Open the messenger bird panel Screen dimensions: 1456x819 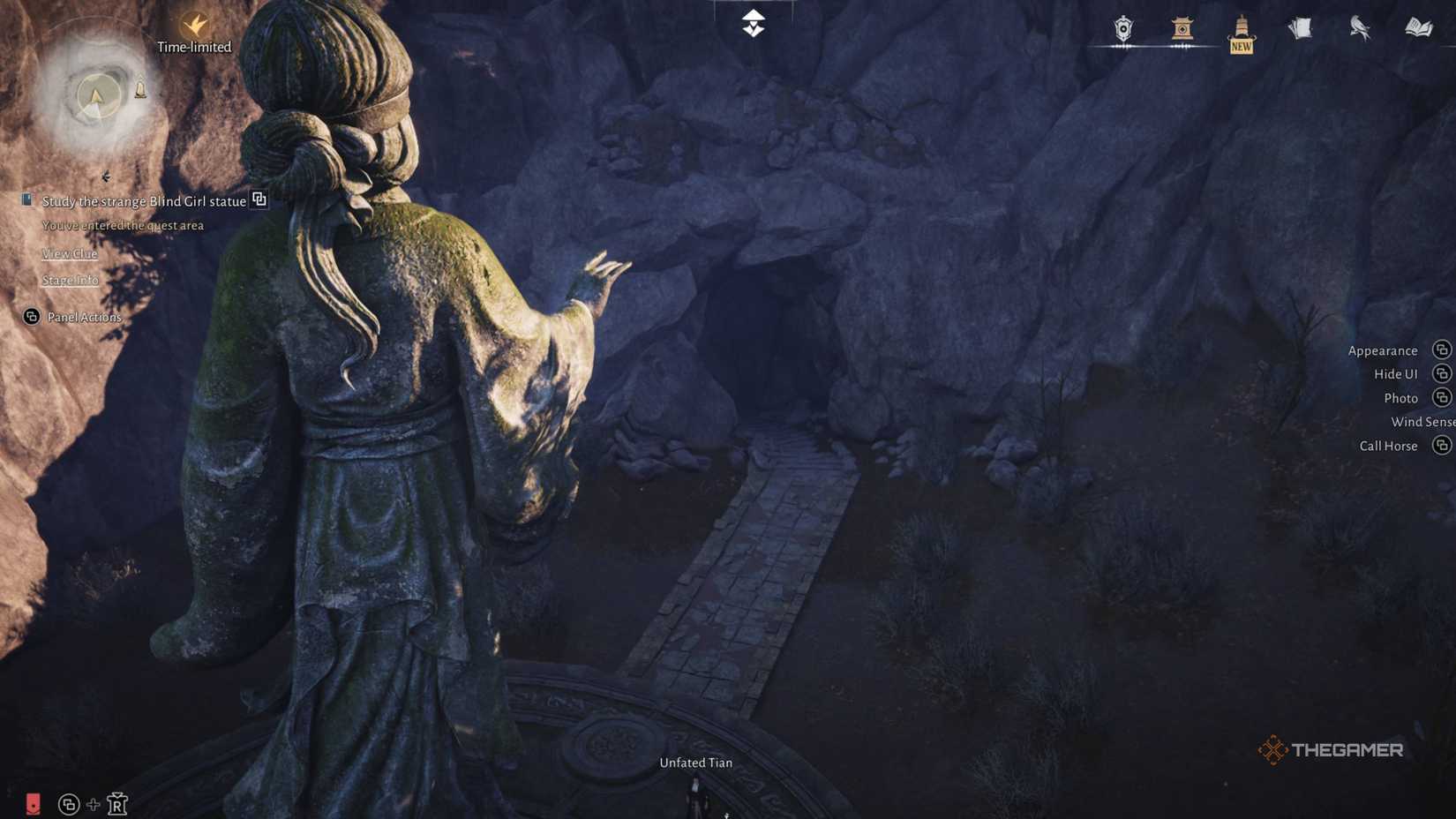(x=1357, y=28)
